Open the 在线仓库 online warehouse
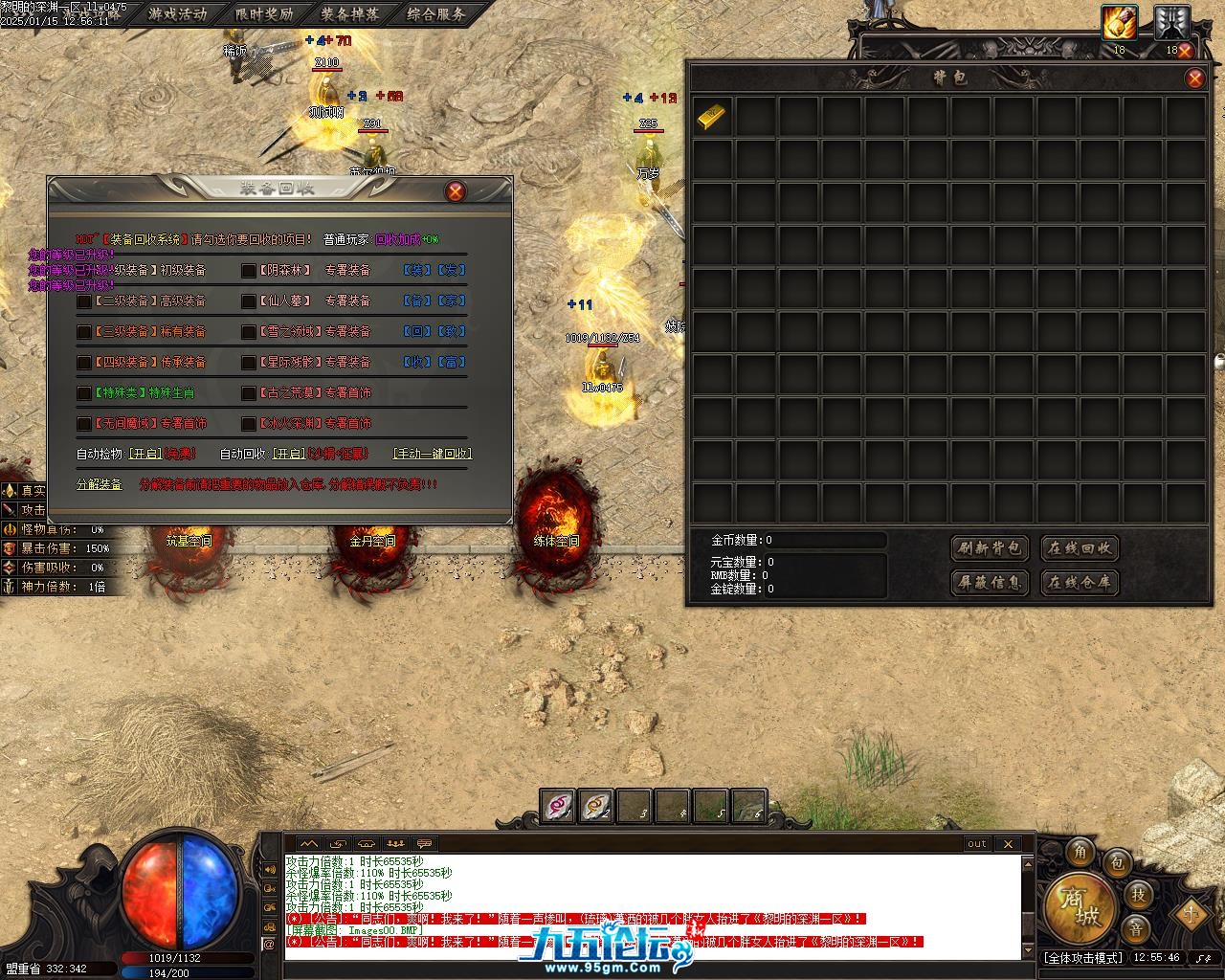The width and height of the screenshot is (1225, 980). 1080,582
